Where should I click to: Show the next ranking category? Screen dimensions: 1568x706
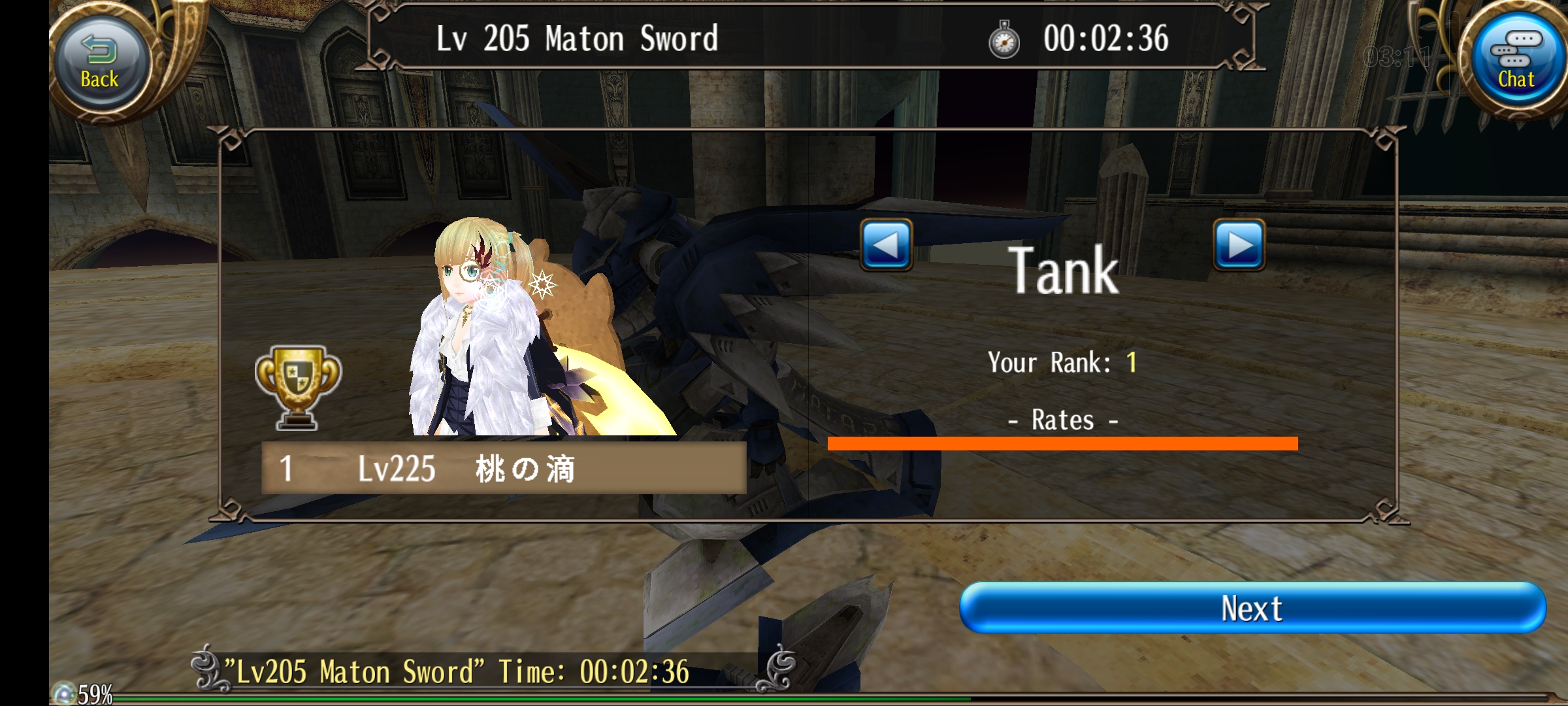pos(1239,246)
